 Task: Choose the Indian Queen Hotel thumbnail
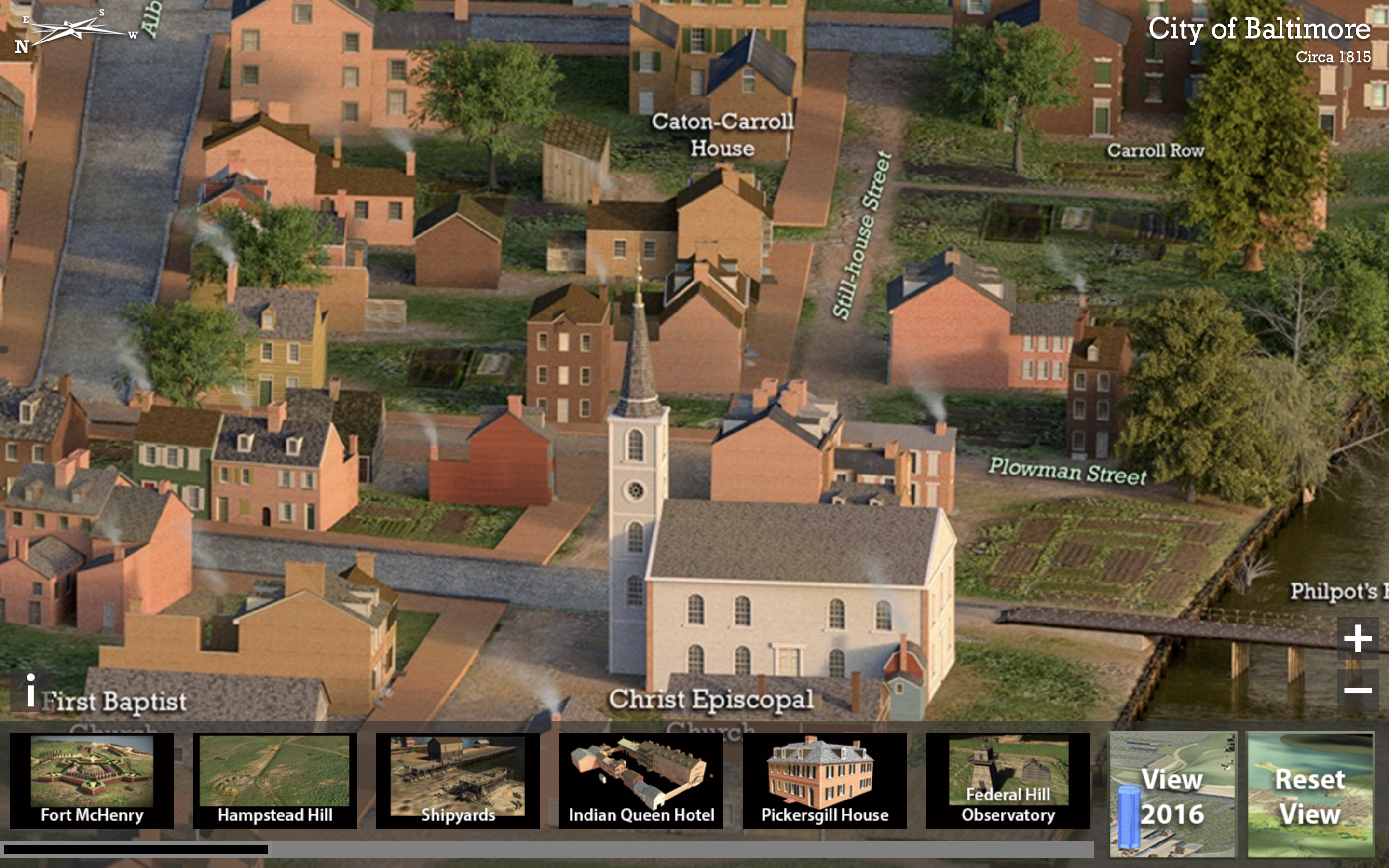(x=641, y=780)
